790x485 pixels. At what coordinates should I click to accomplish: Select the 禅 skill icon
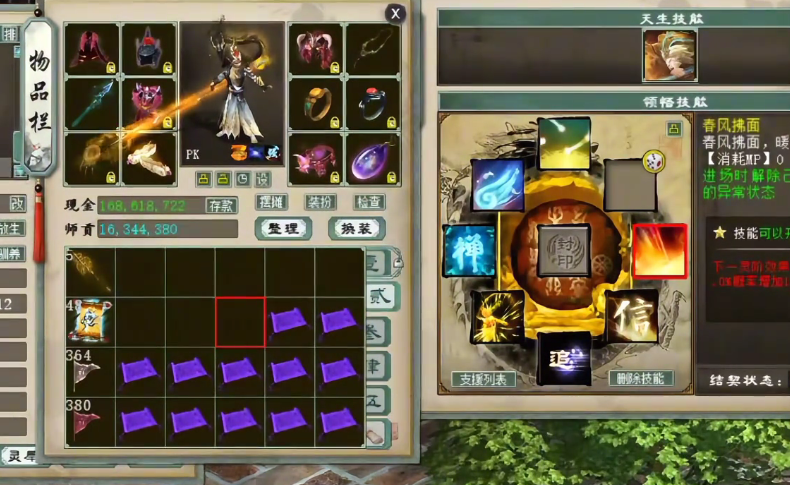tap(469, 250)
